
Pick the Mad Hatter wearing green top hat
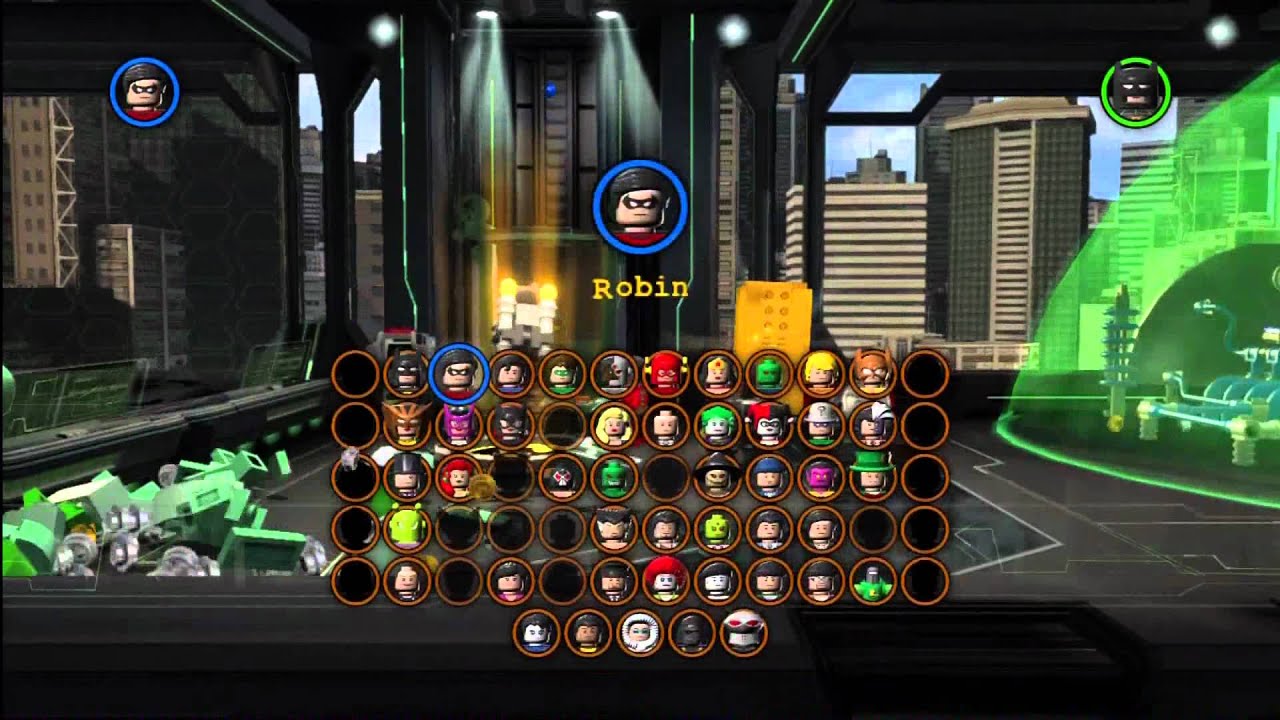coord(874,475)
